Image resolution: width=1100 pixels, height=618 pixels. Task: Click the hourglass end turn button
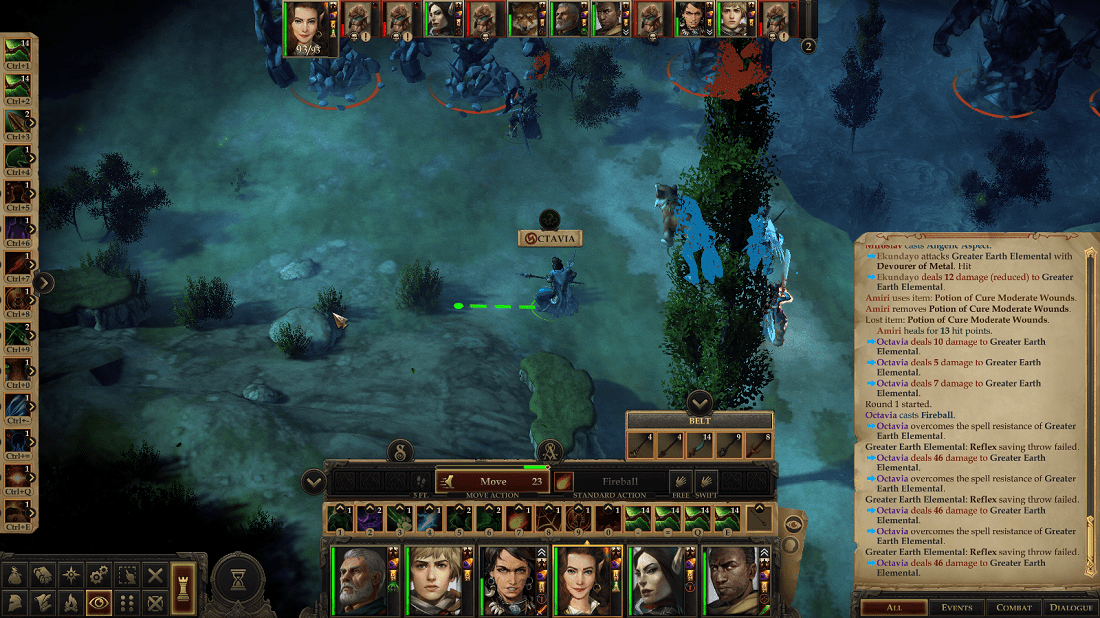[x=238, y=580]
